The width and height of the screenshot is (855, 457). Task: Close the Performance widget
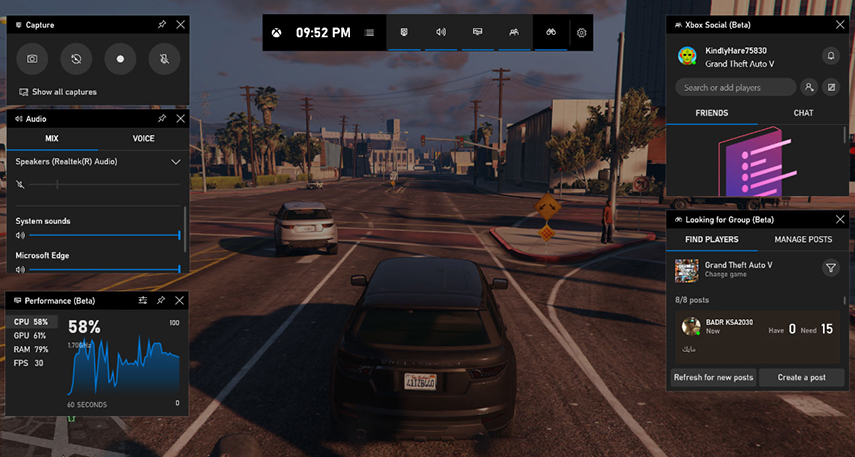coord(180,300)
